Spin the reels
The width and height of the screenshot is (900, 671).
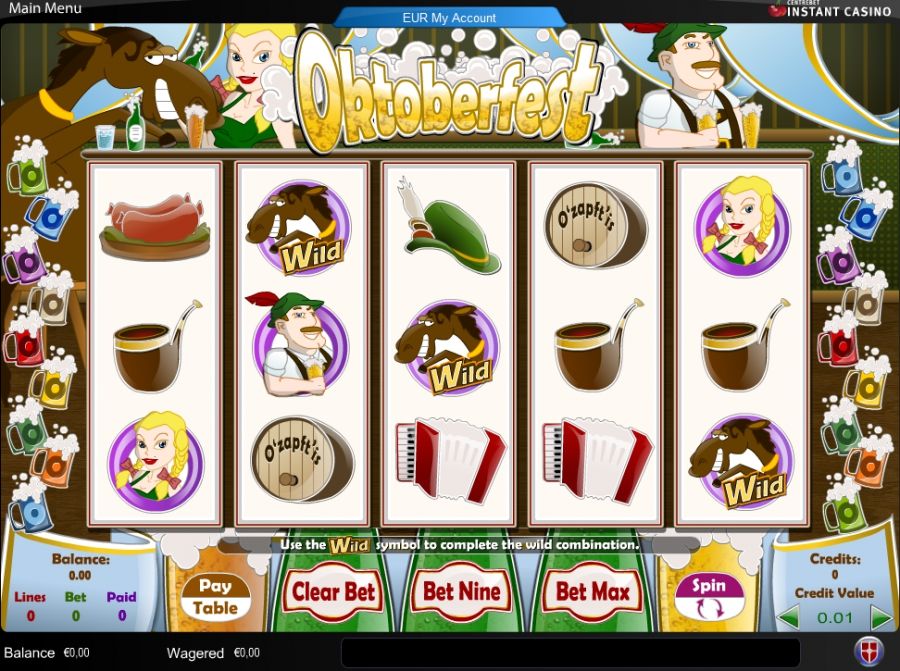(709, 596)
